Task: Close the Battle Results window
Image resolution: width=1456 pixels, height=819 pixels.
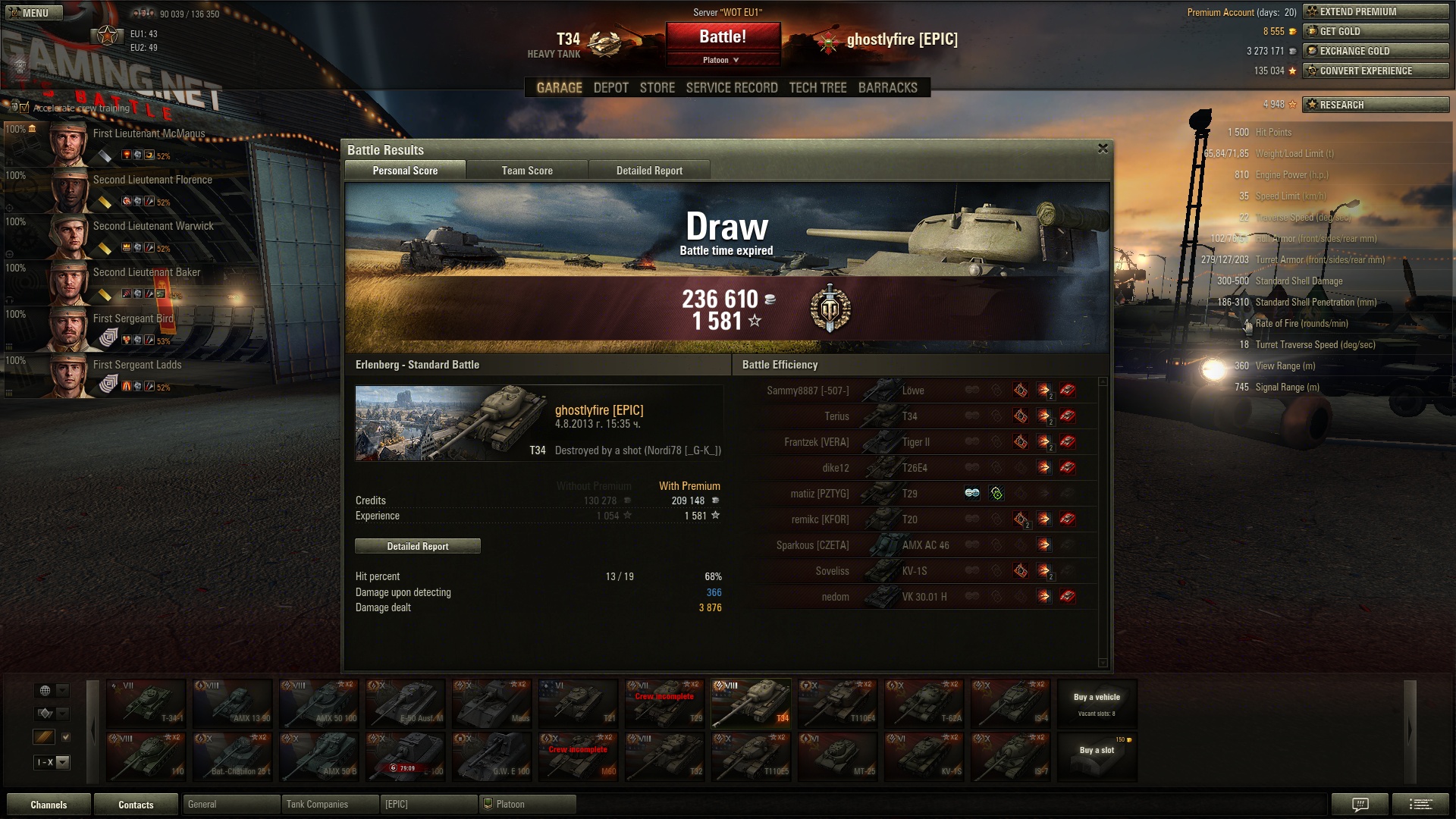Action: tap(1103, 149)
